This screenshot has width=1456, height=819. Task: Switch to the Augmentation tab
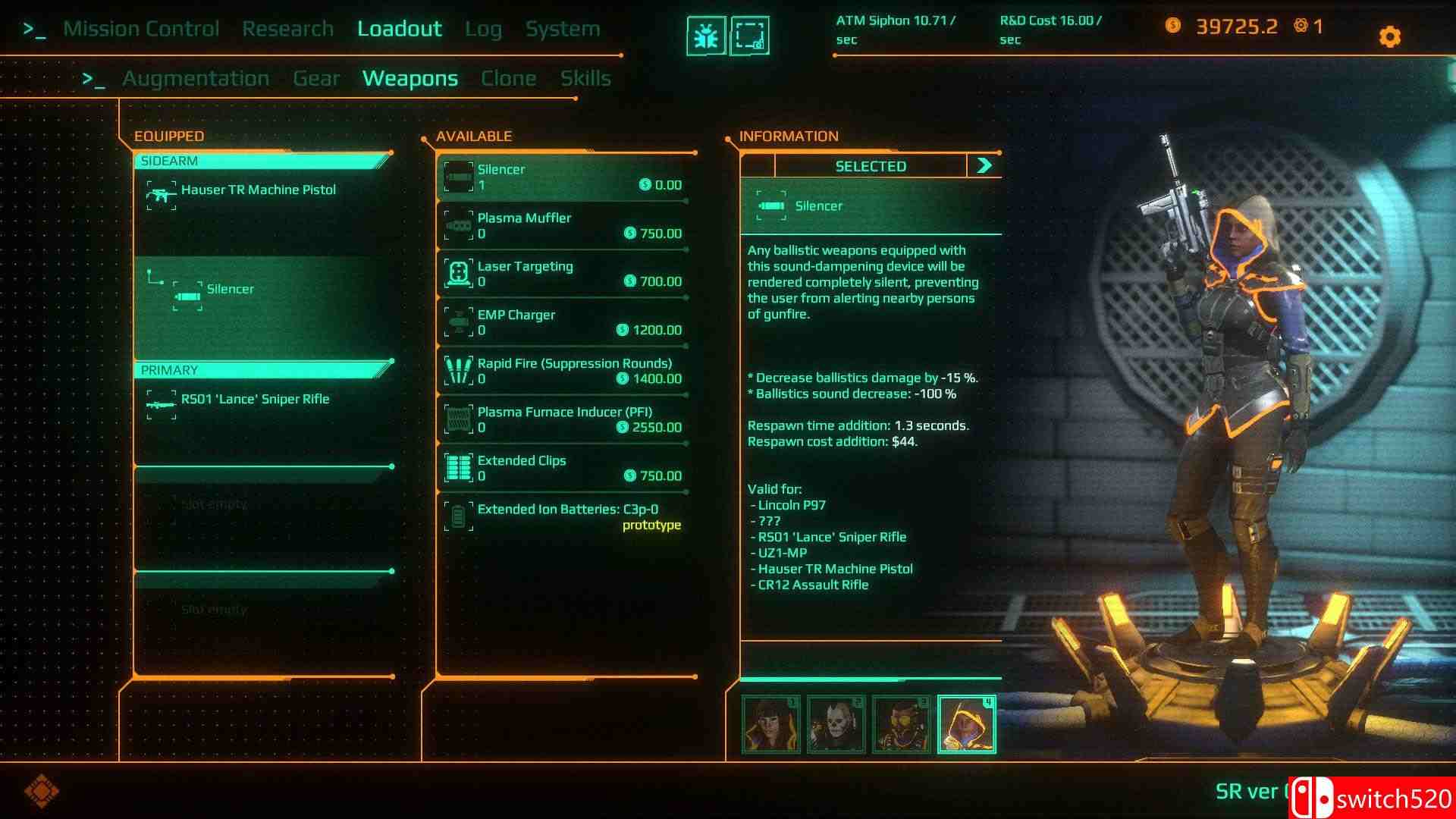[x=196, y=77]
